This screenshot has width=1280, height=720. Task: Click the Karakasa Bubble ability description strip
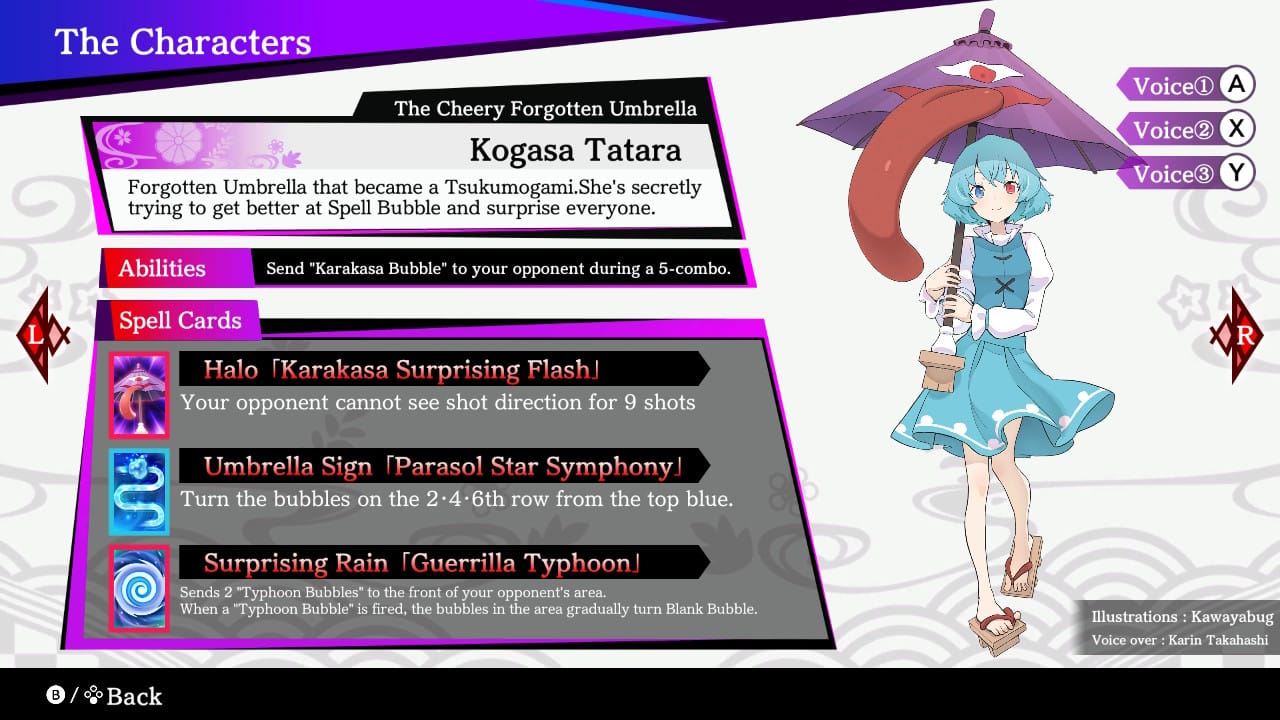(497, 269)
